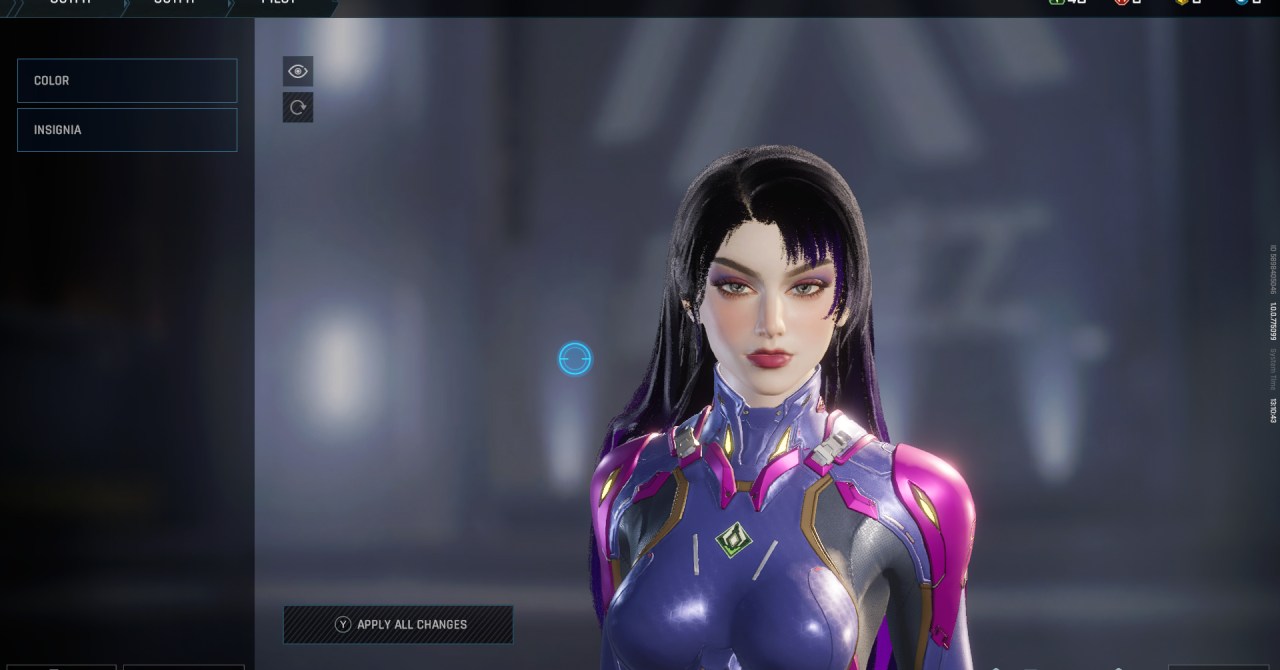Open the Color customization option
1280x670 pixels.
click(127, 80)
